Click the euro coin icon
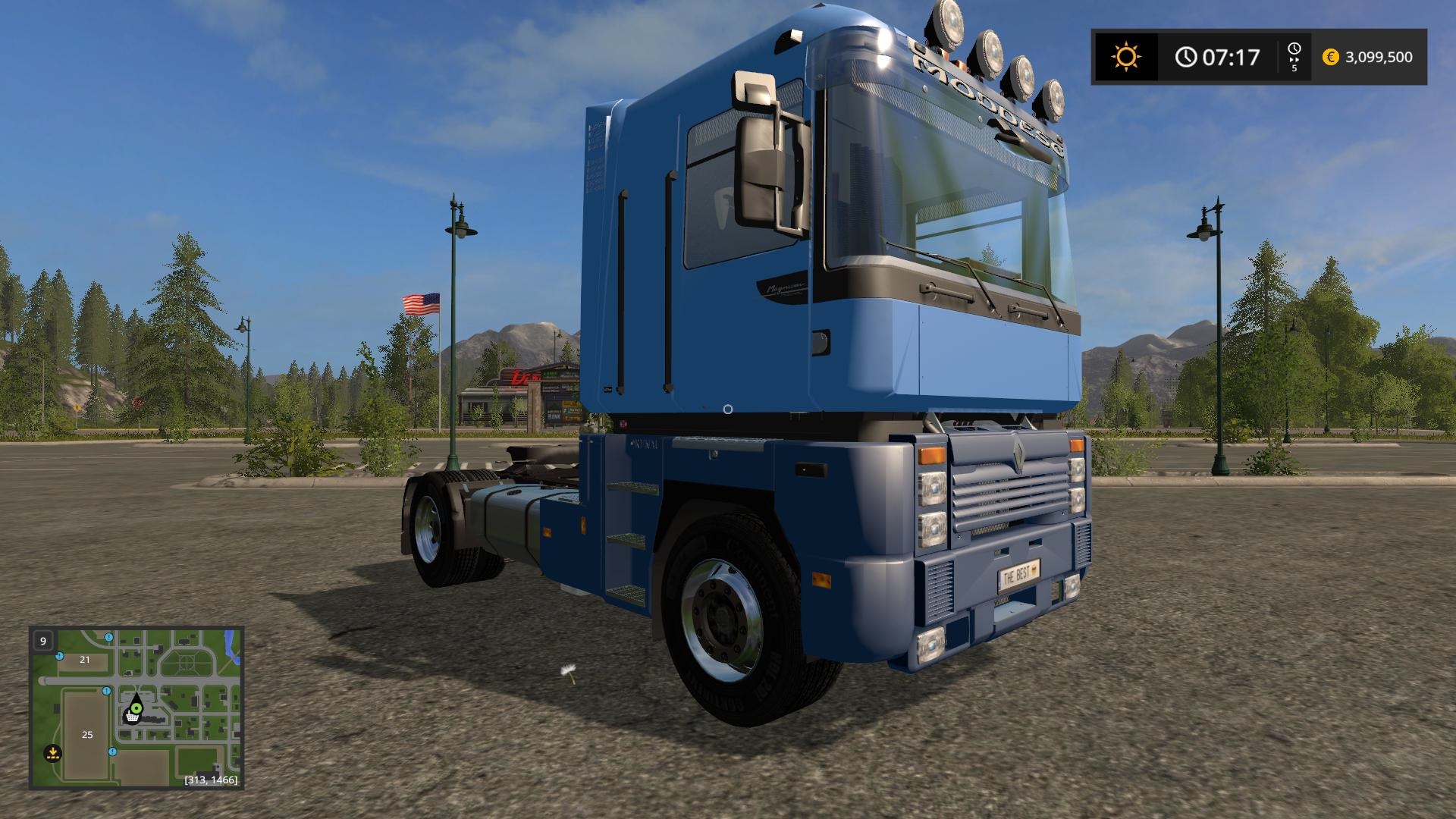This screenshot has height=819, width=1456. pos(1331,57)
